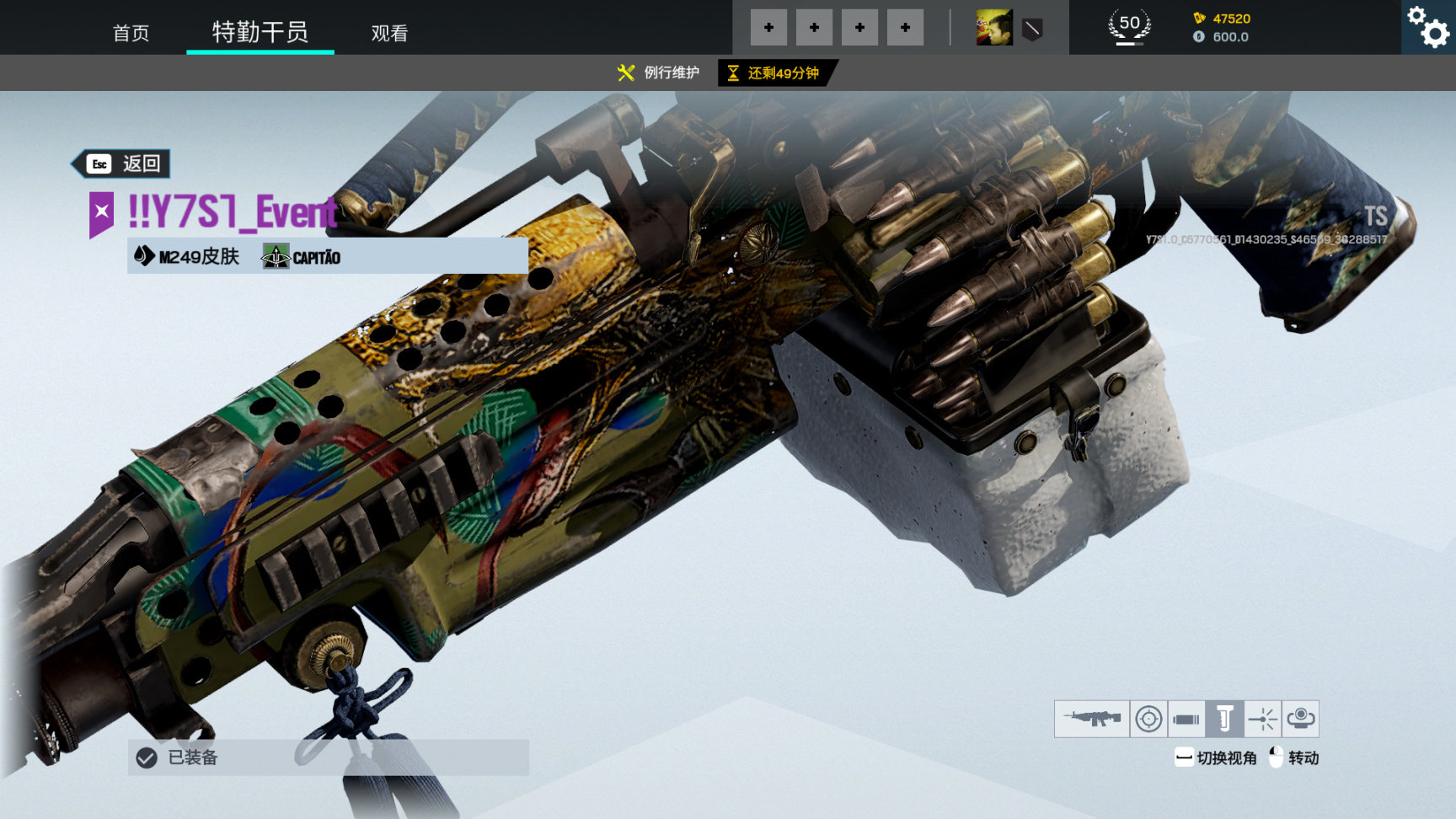This screenshot has height=819, width=1456.
Task: Select the vertical grip attachment category
Action: coord(1224,719)
